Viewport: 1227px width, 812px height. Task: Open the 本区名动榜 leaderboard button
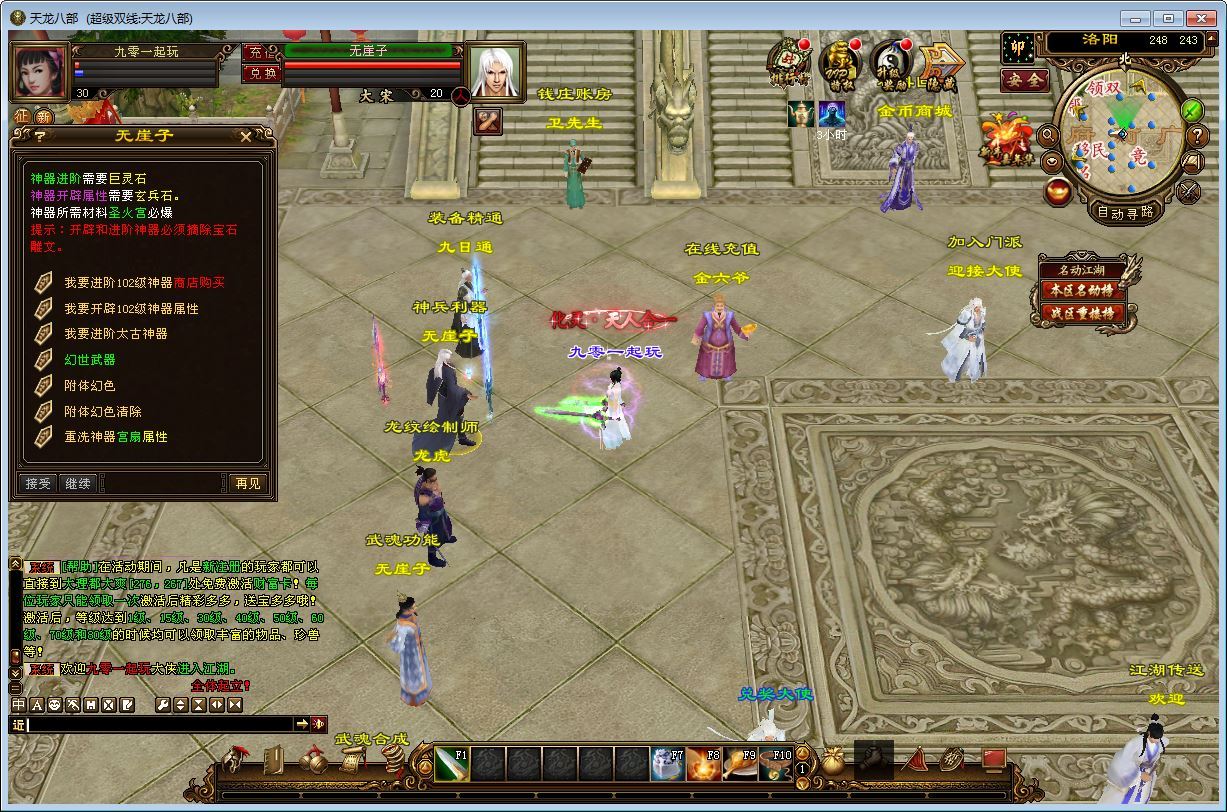point(1080,290)
